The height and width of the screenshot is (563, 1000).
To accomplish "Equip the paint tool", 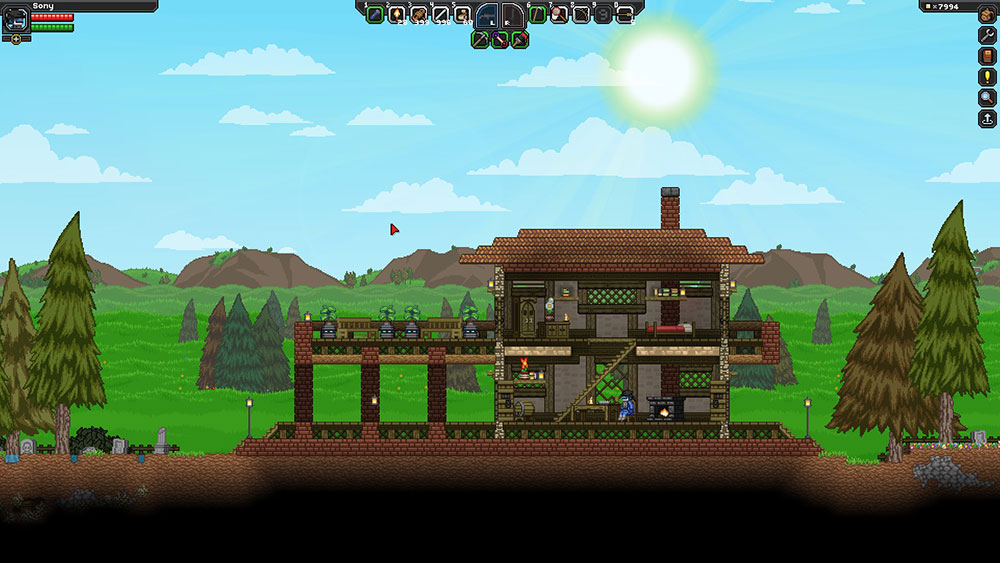I will [520, 40].
